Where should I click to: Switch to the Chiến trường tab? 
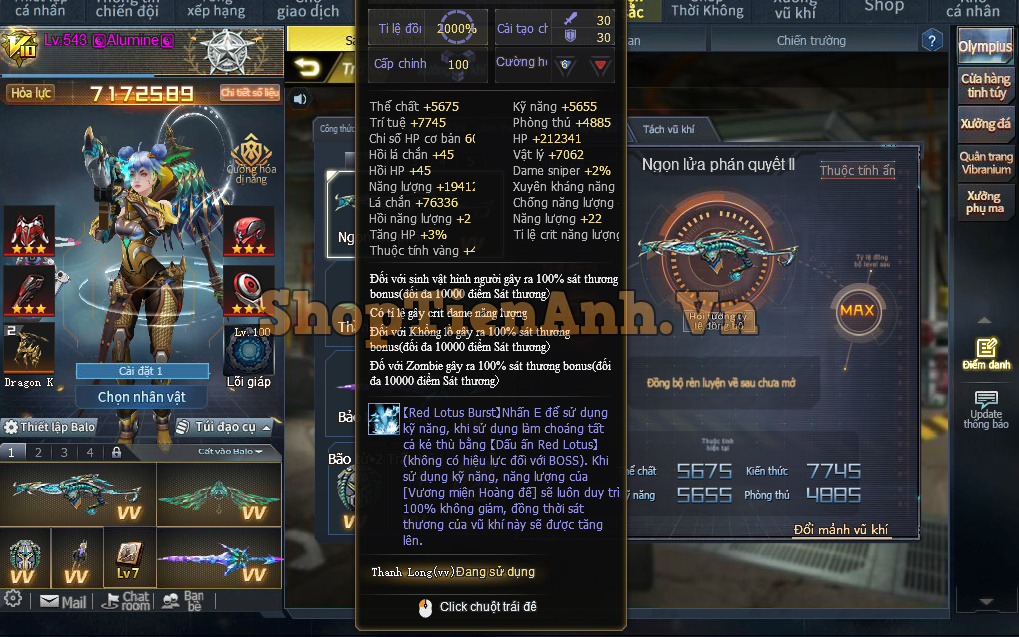click(811, 41)
